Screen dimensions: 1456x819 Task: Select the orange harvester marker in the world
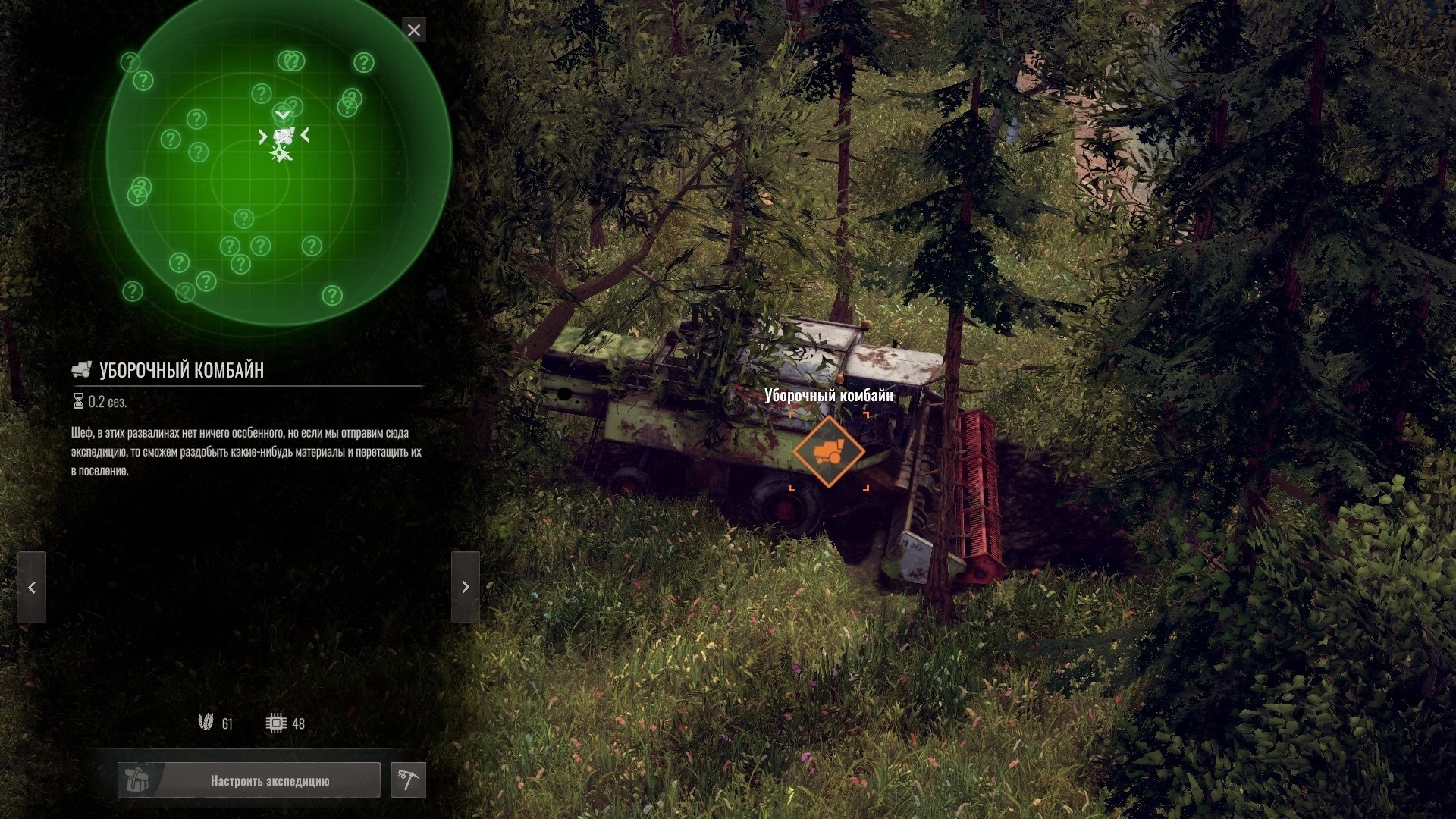pyautogui.click(x=828, y=452)
